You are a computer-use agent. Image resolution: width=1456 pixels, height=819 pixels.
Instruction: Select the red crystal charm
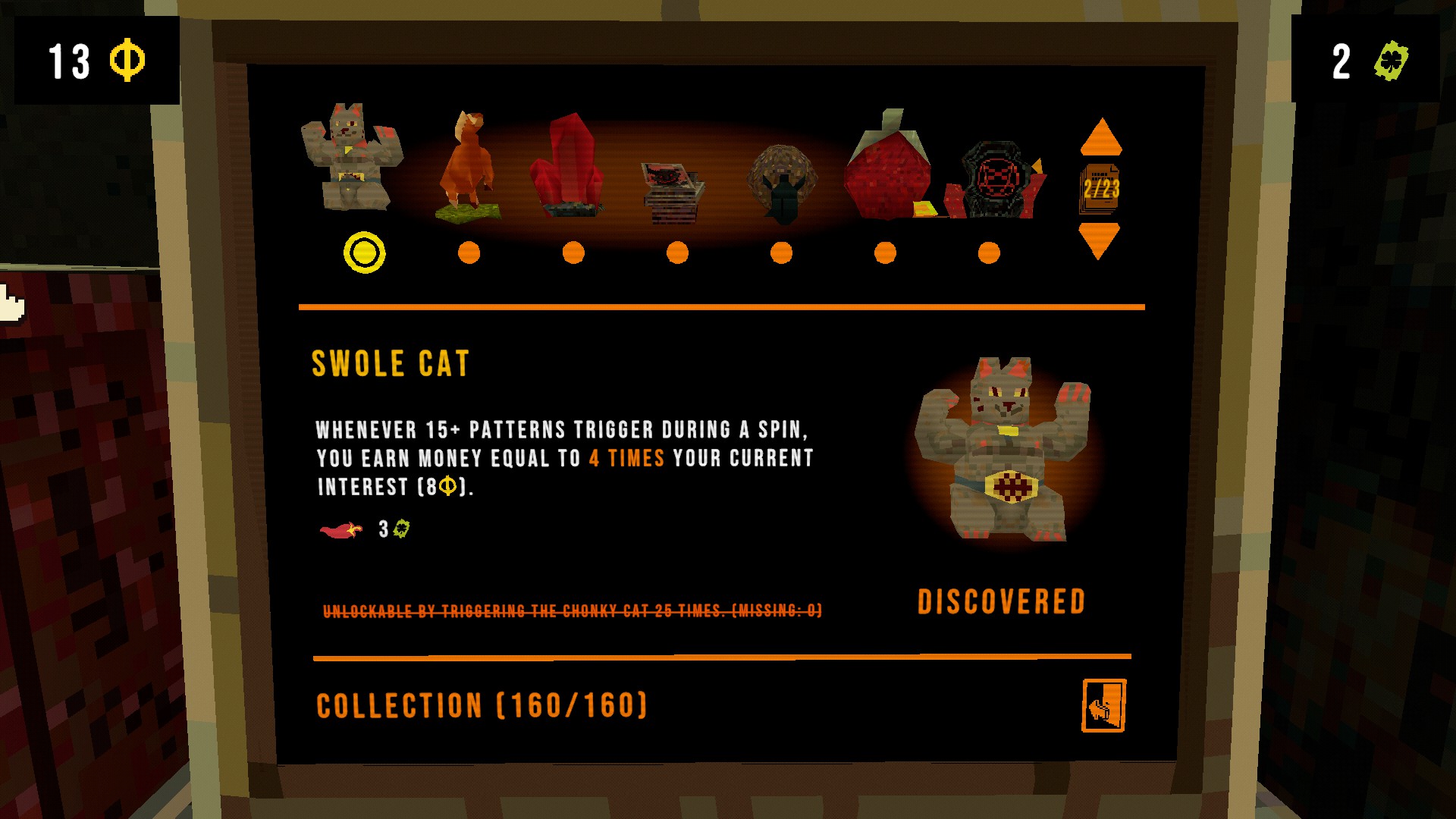pyautogui.click(x=570, y=167)
